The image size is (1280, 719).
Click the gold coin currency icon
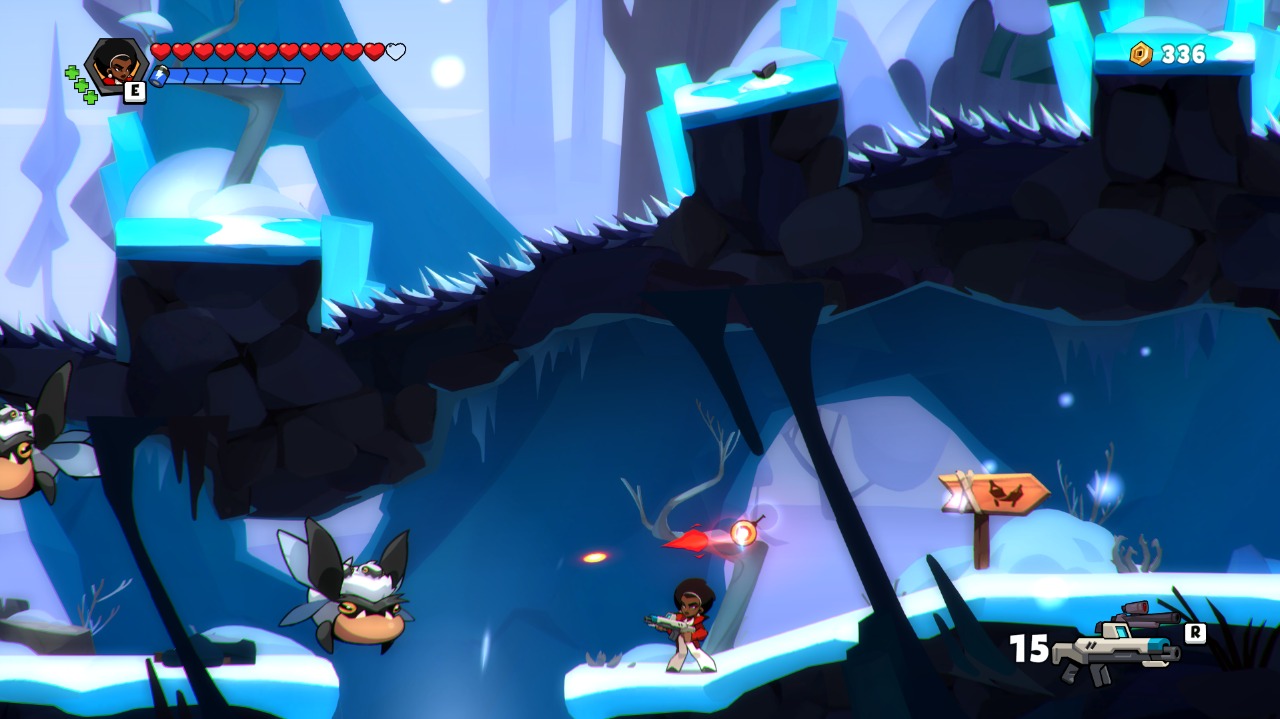point(1141,54)
